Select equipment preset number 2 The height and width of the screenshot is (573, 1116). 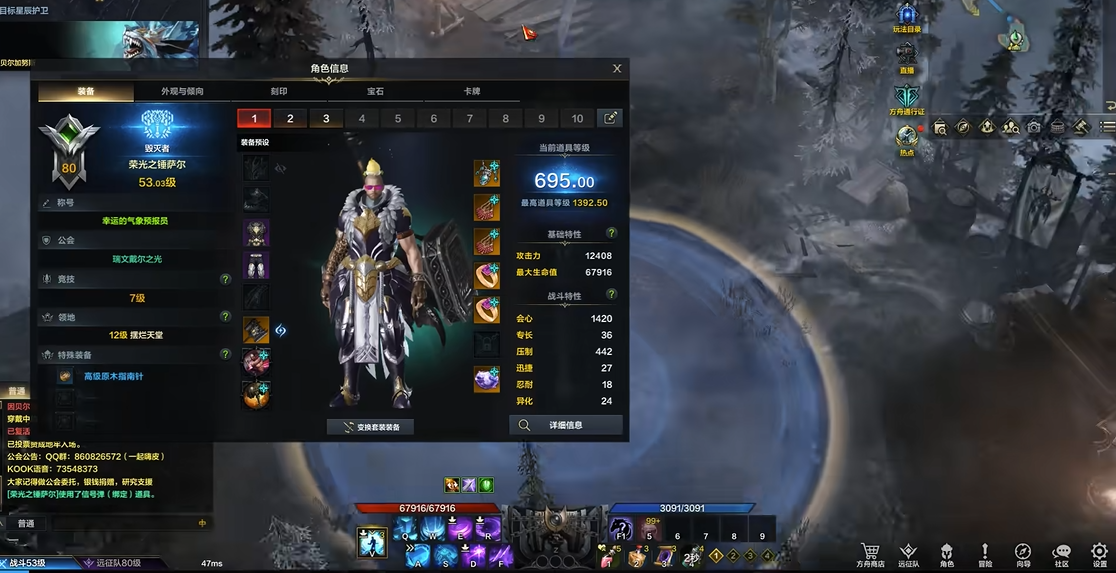click(290, 118)
